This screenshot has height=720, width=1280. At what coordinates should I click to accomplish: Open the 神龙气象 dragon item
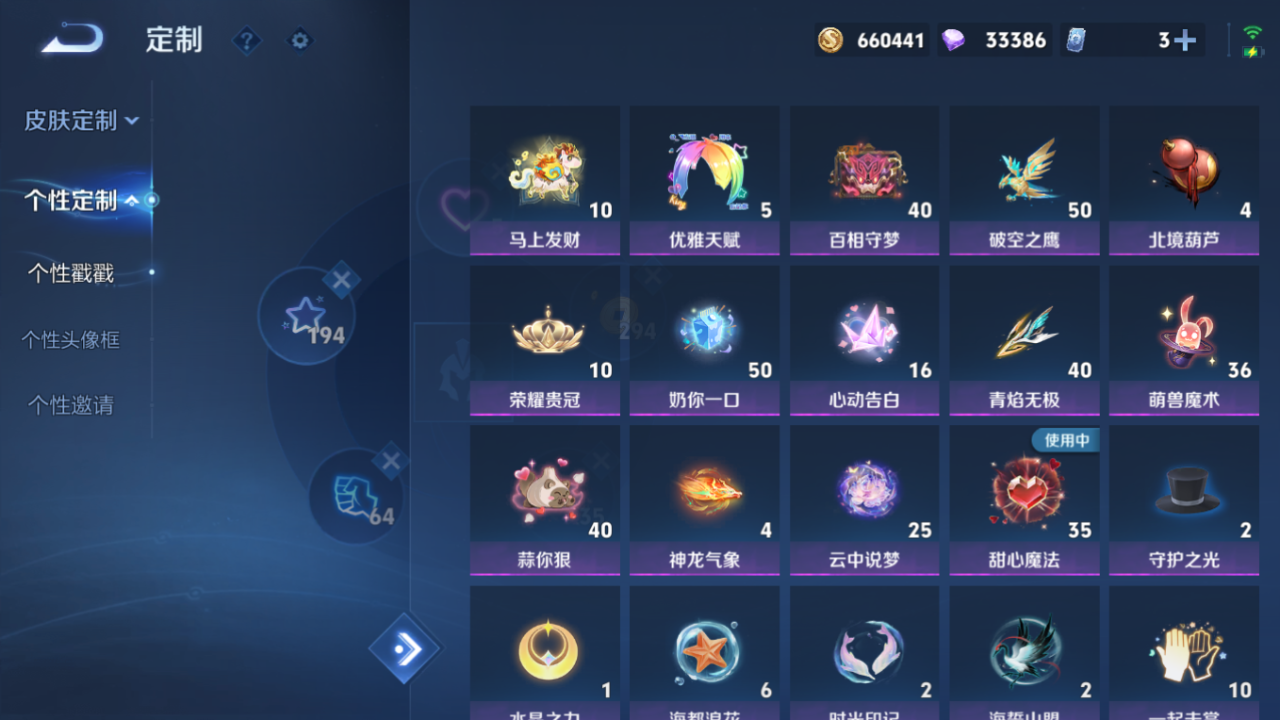tap(704, 500)
